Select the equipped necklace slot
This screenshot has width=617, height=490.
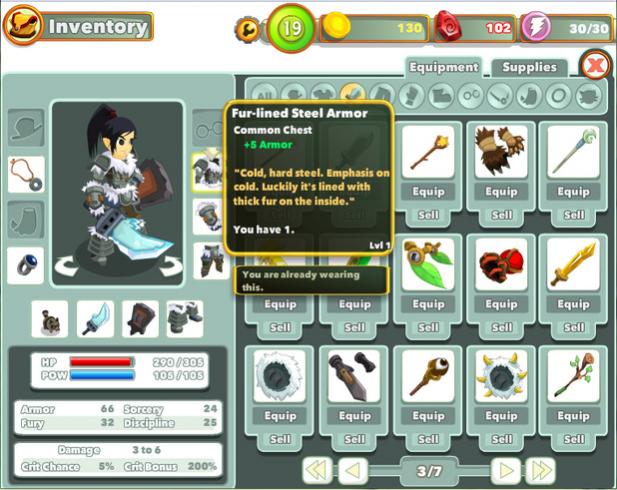pos(25,173)
